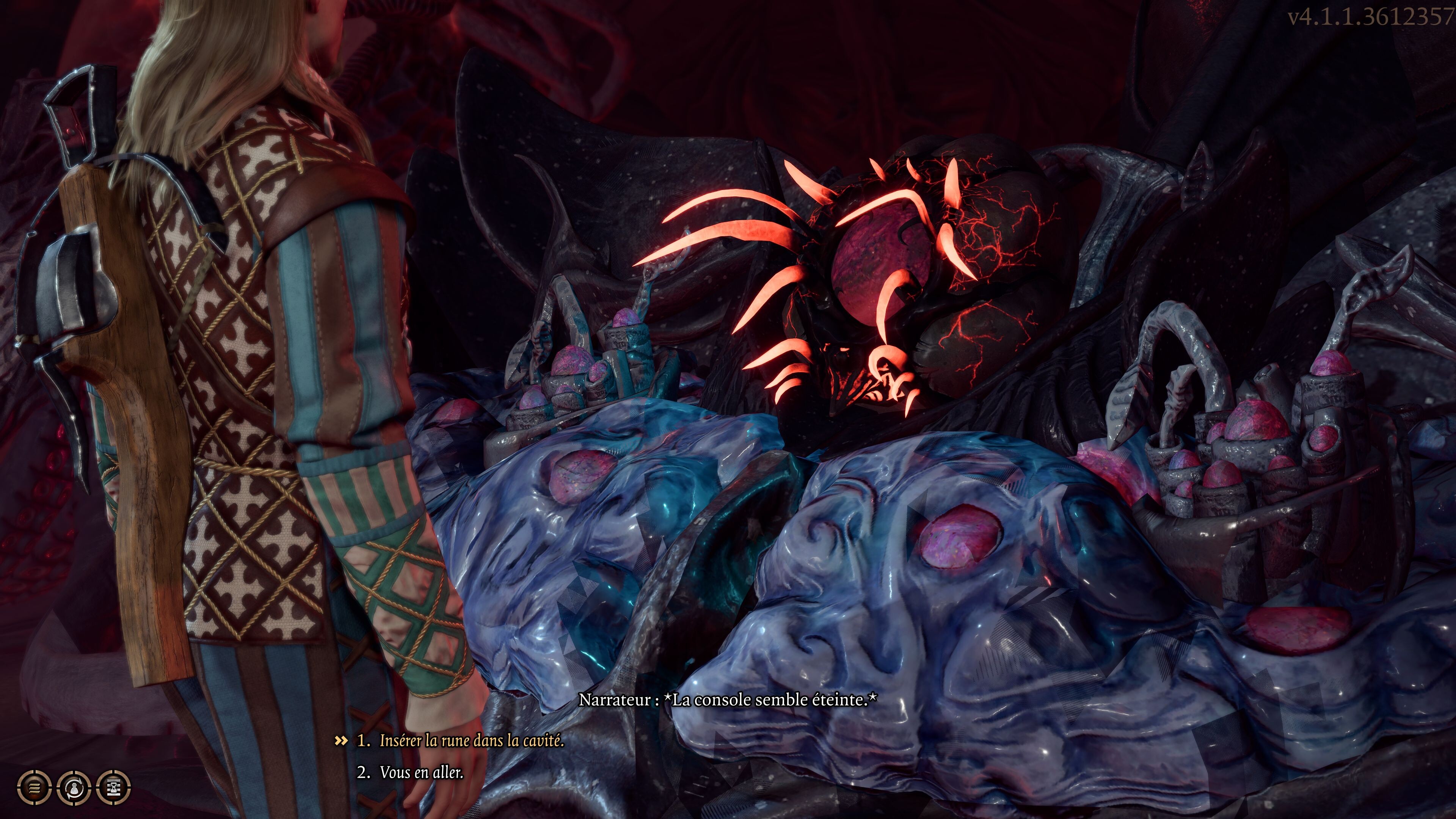The image size is (1456, 819).
Task: Choose "Insérer la rune dans la cavité"
Action: coord(471,741)
